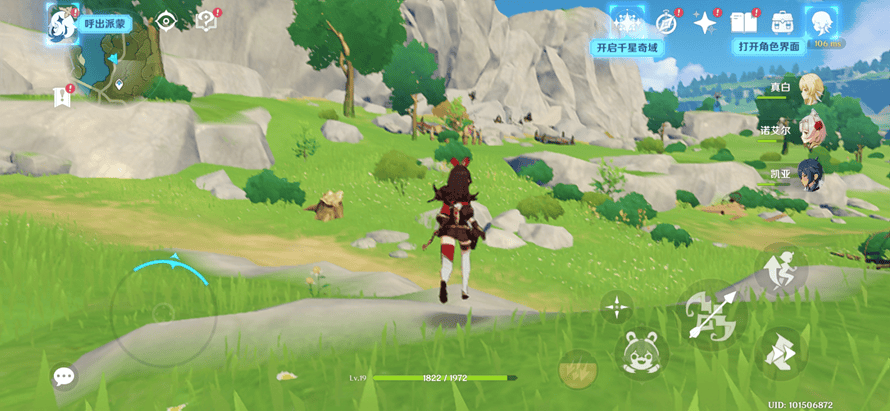Fire the bow normal attack button
Image resolution: width=890 pixels, height=411 pixels.
click(x=712, y=316)
